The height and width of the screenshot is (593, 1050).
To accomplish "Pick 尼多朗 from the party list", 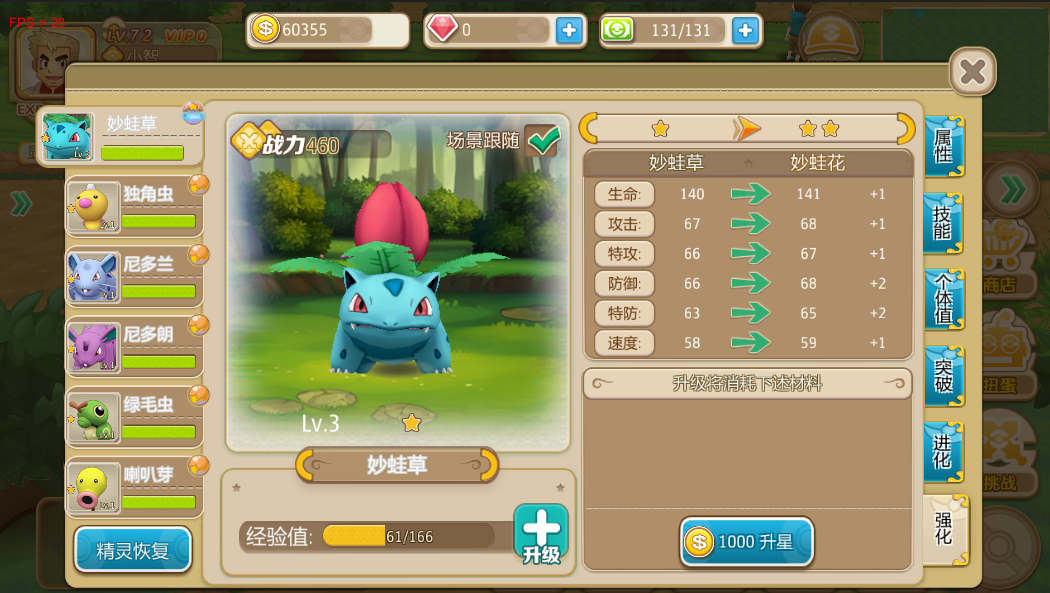I will tap(134, 347).
